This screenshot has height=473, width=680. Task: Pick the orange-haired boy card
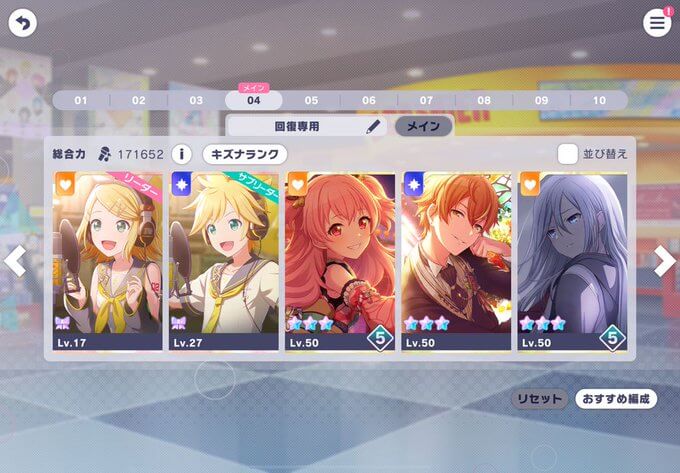[x=456, y=261]
